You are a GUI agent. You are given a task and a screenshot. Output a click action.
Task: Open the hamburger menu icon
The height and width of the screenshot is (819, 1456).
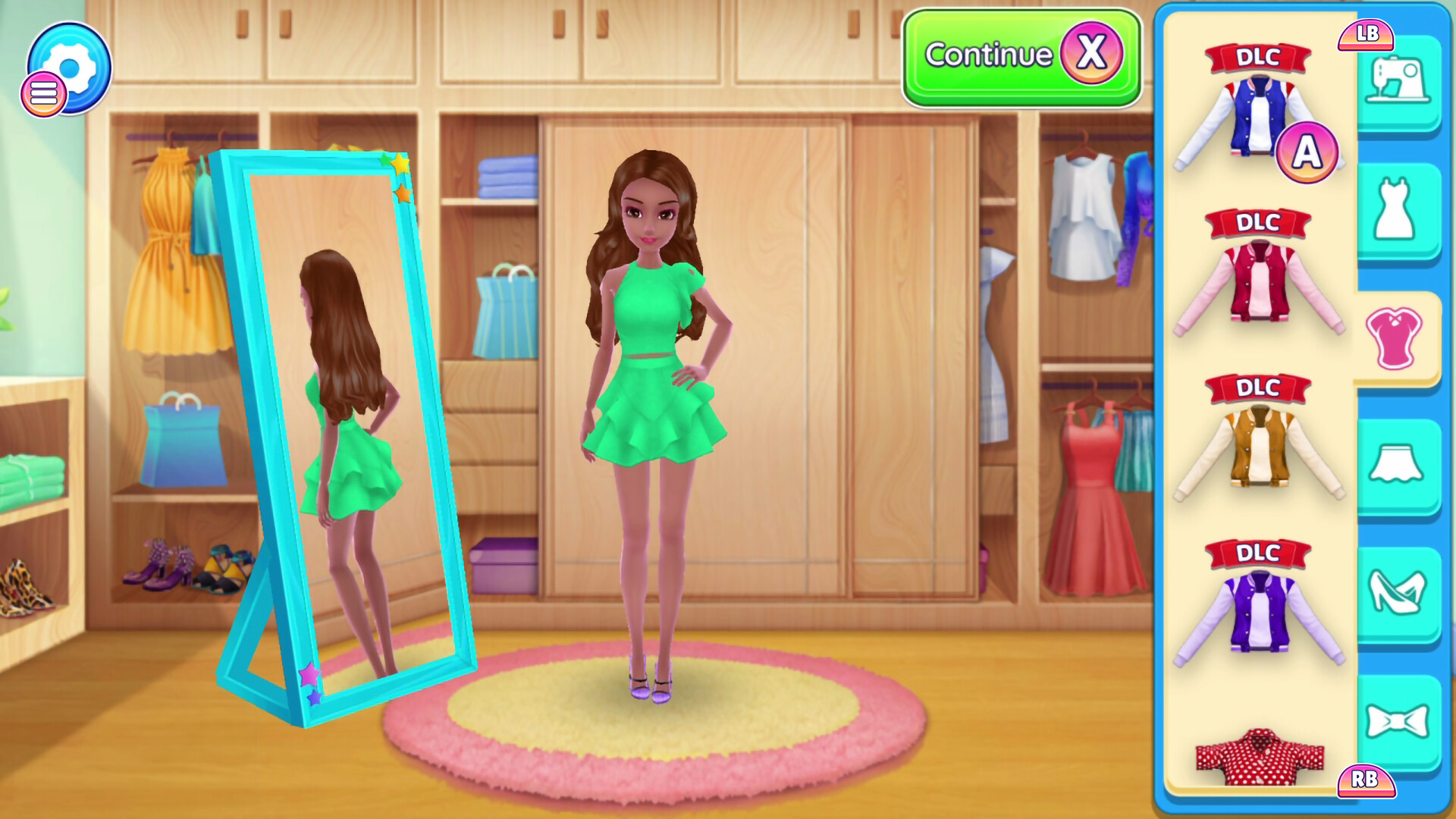click(x=43, y=94)
